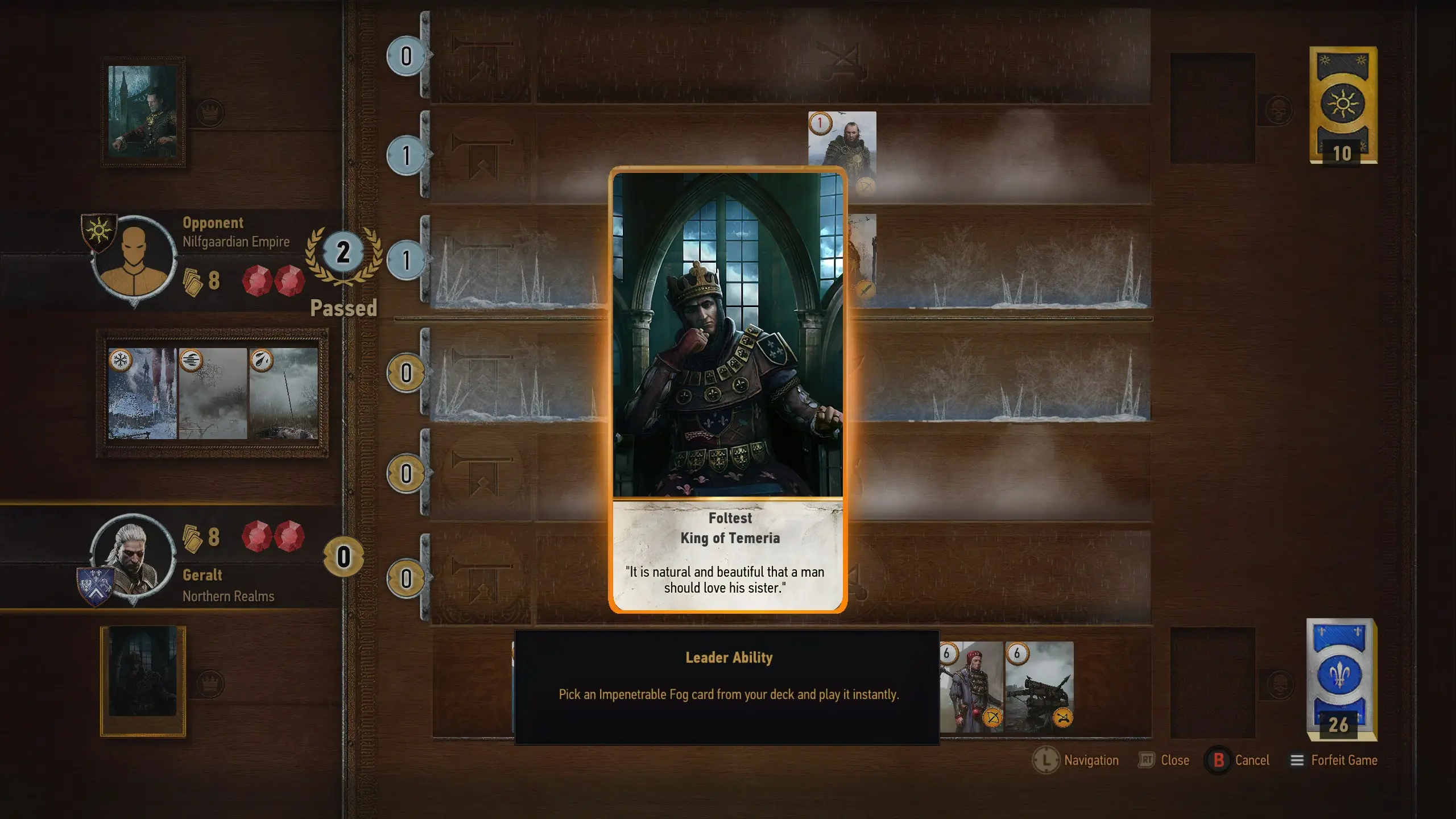Forfeit the Gwent game
The image size is (1456, 819).
pos(1334,760)
